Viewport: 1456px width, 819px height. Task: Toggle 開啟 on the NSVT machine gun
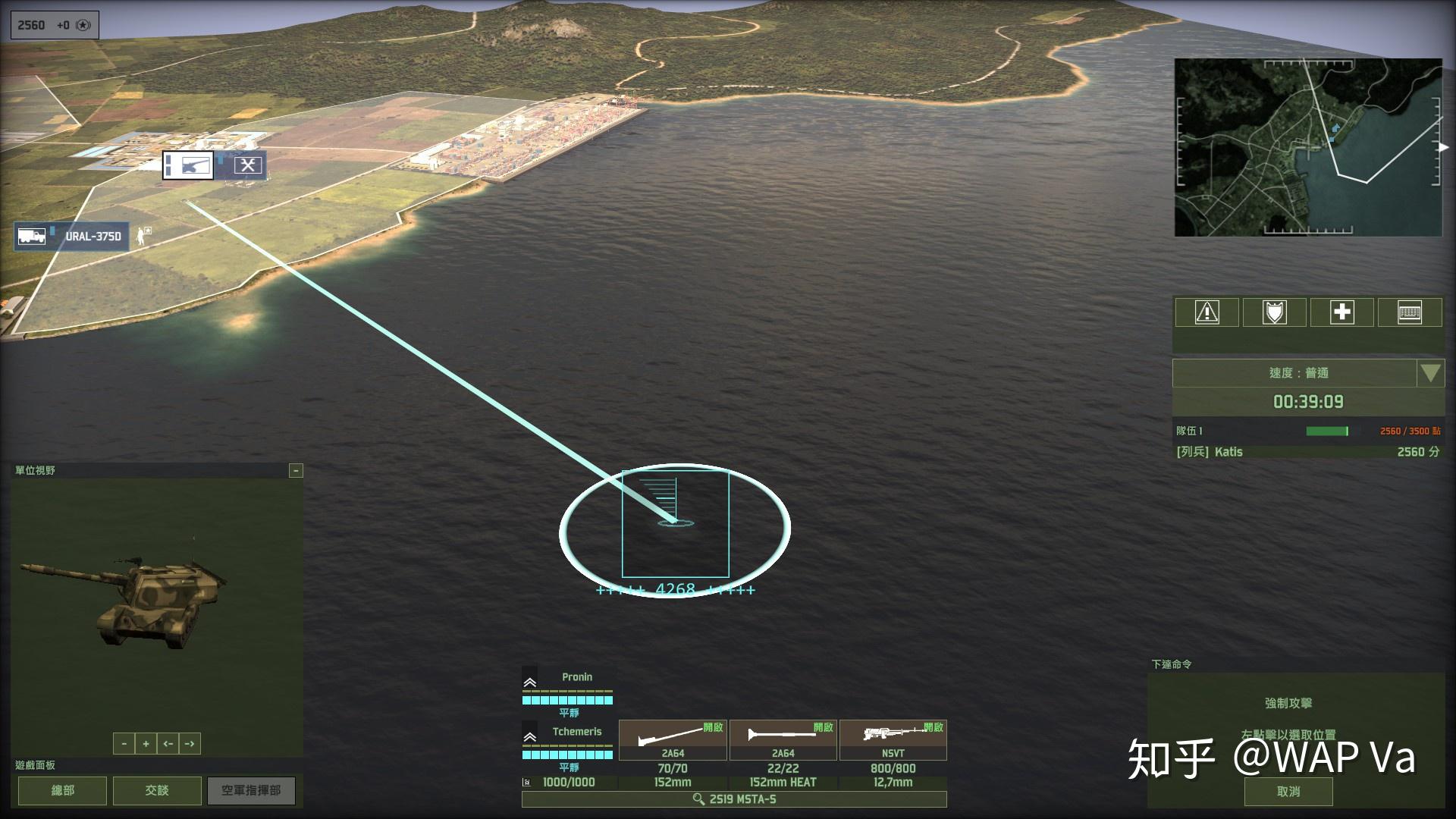tap(931, 726)
